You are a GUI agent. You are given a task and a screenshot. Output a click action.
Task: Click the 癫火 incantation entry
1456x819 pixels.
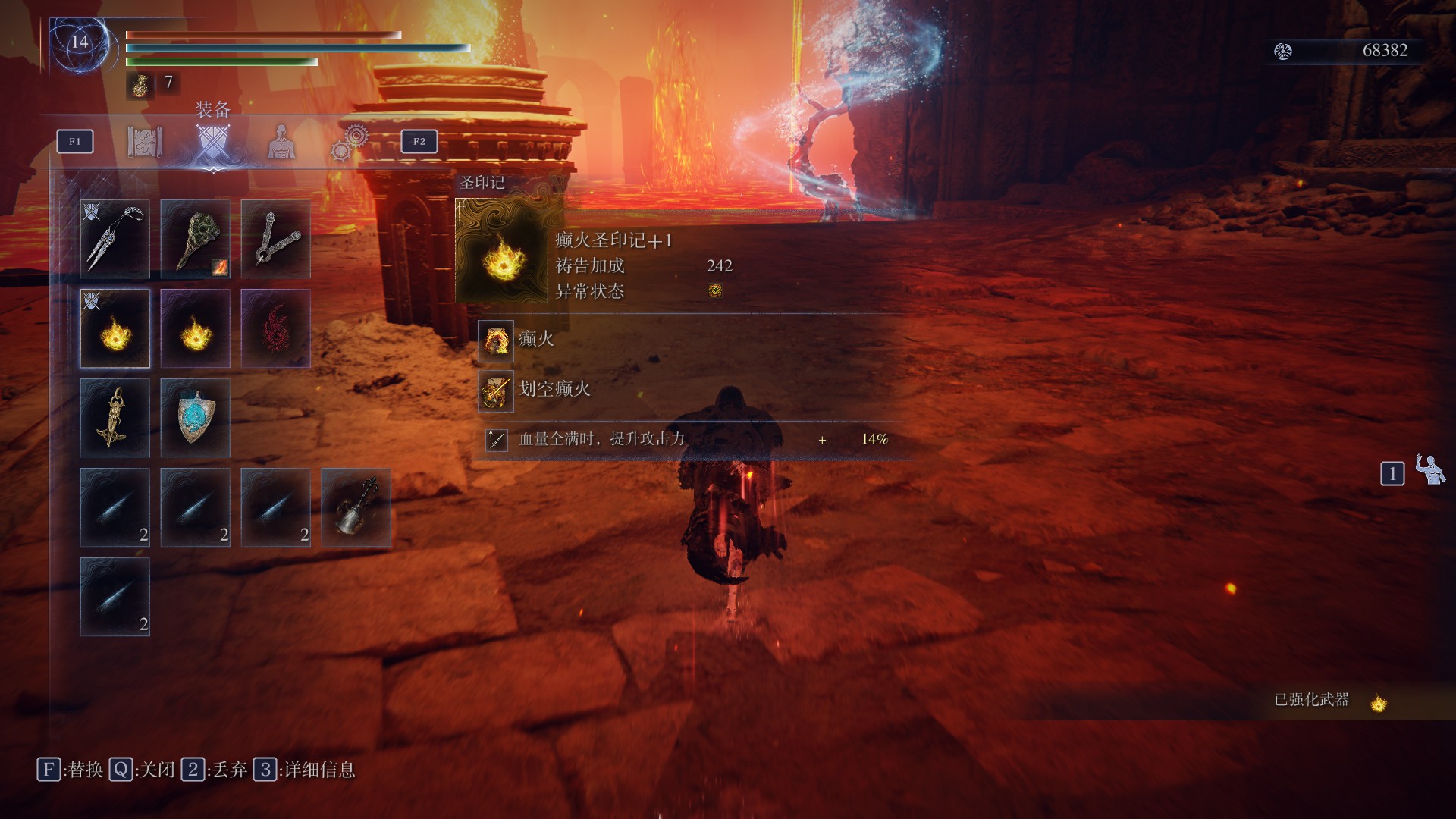(x=536, y=339)
